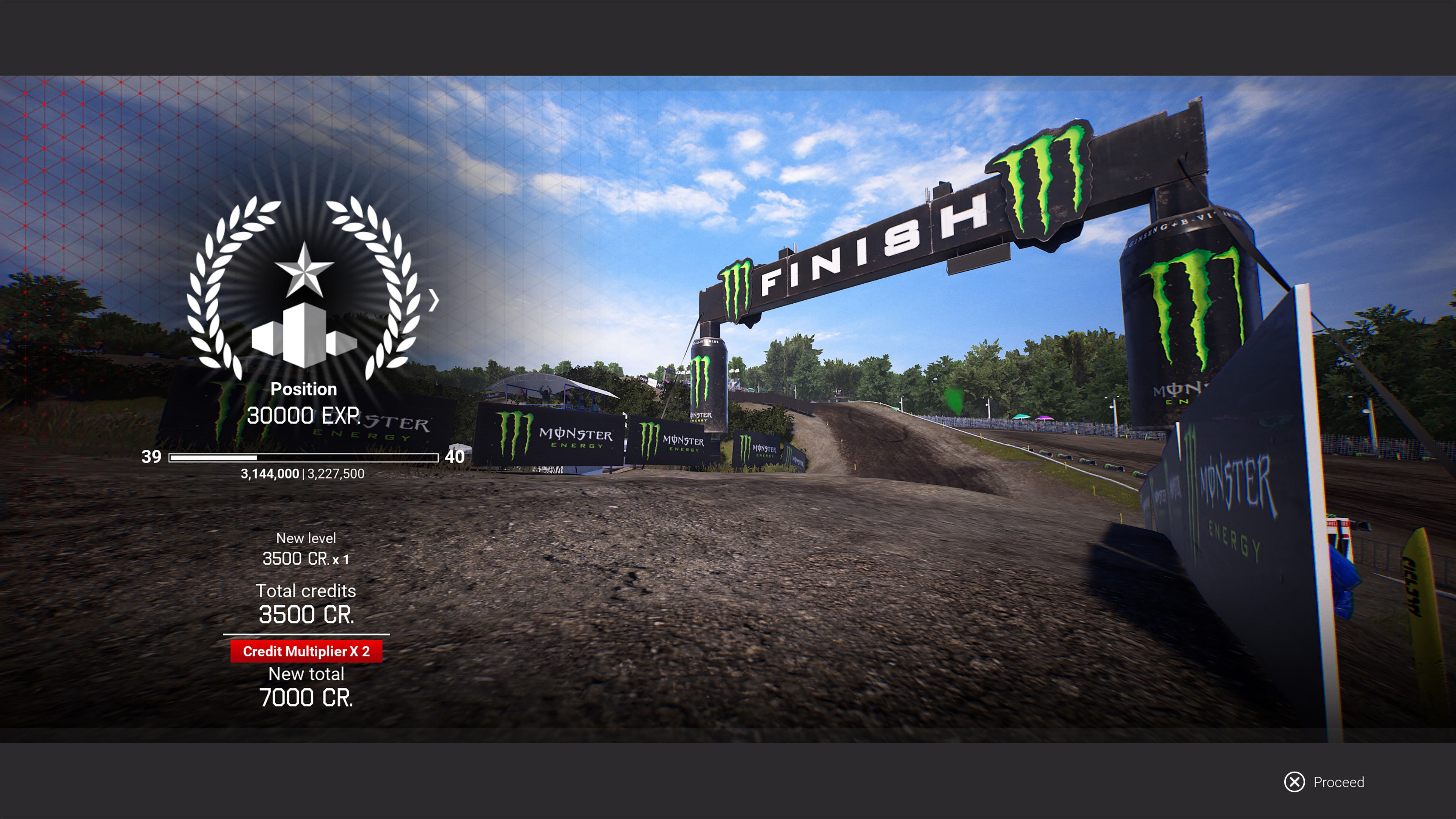Click Proceed to continue
The image size is (1456, 819).
click(x=1322, y=782)
